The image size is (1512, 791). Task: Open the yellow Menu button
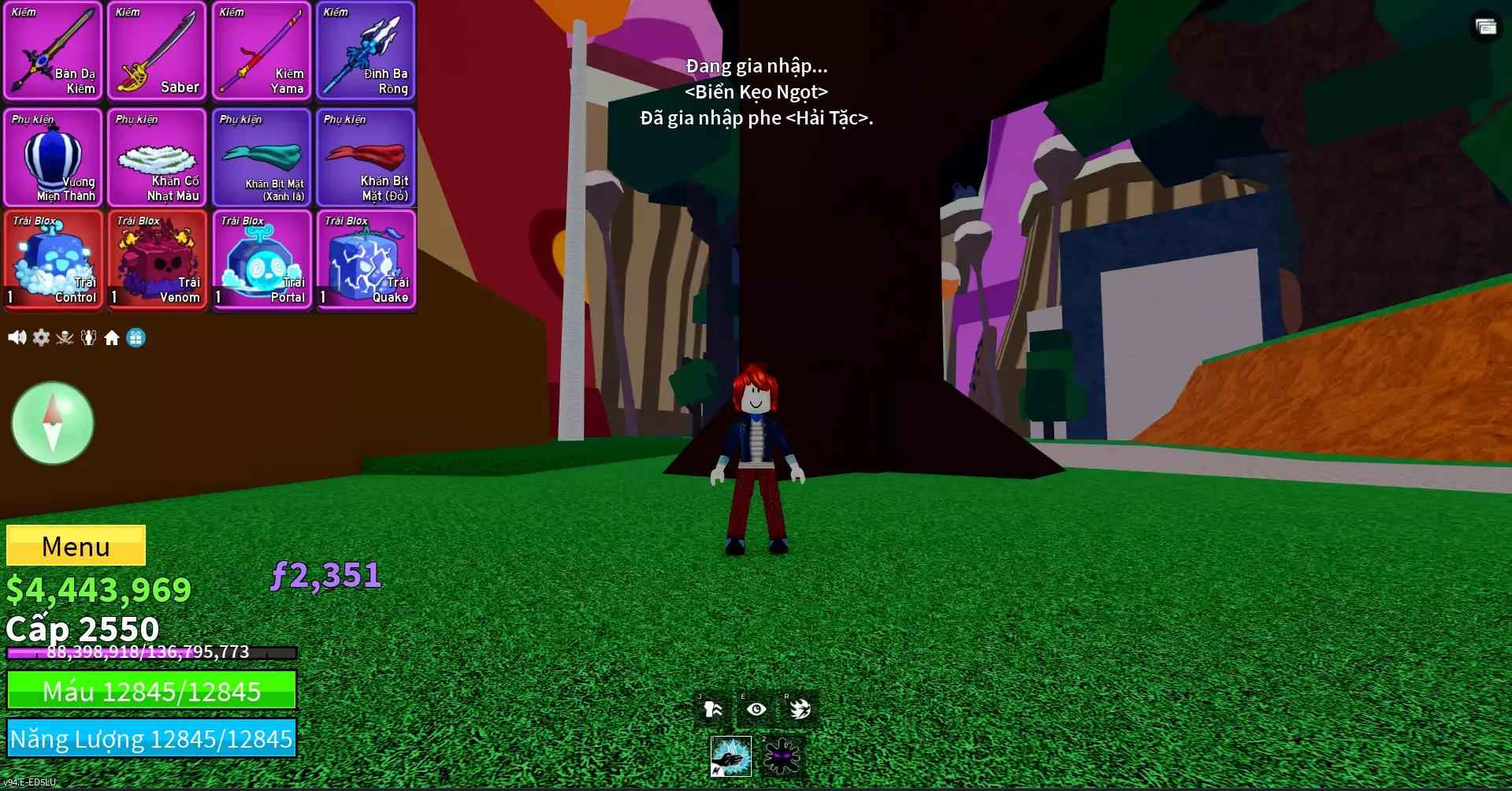76,545
